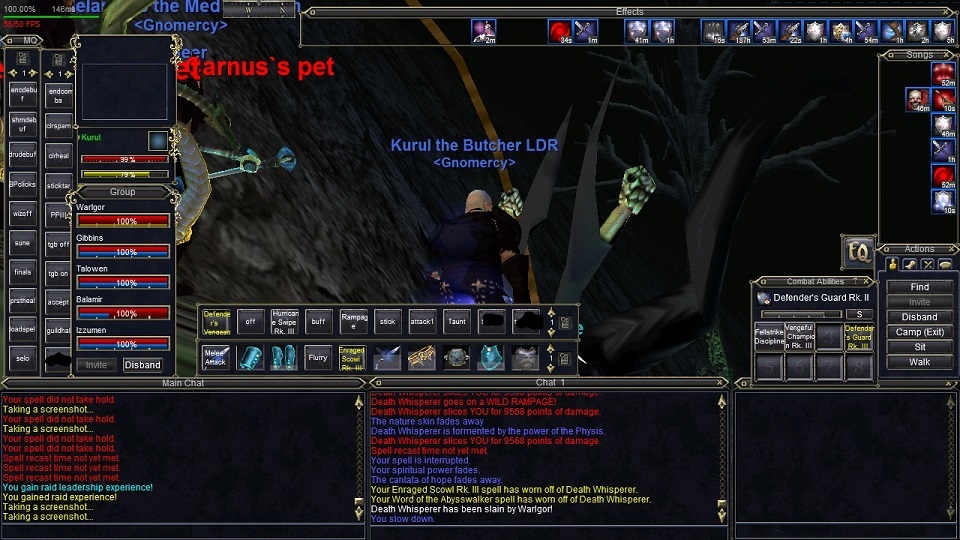Activate Enraged Scowl Rk. III hotkey
The image size is (960, 540).
tap(352, 357)
